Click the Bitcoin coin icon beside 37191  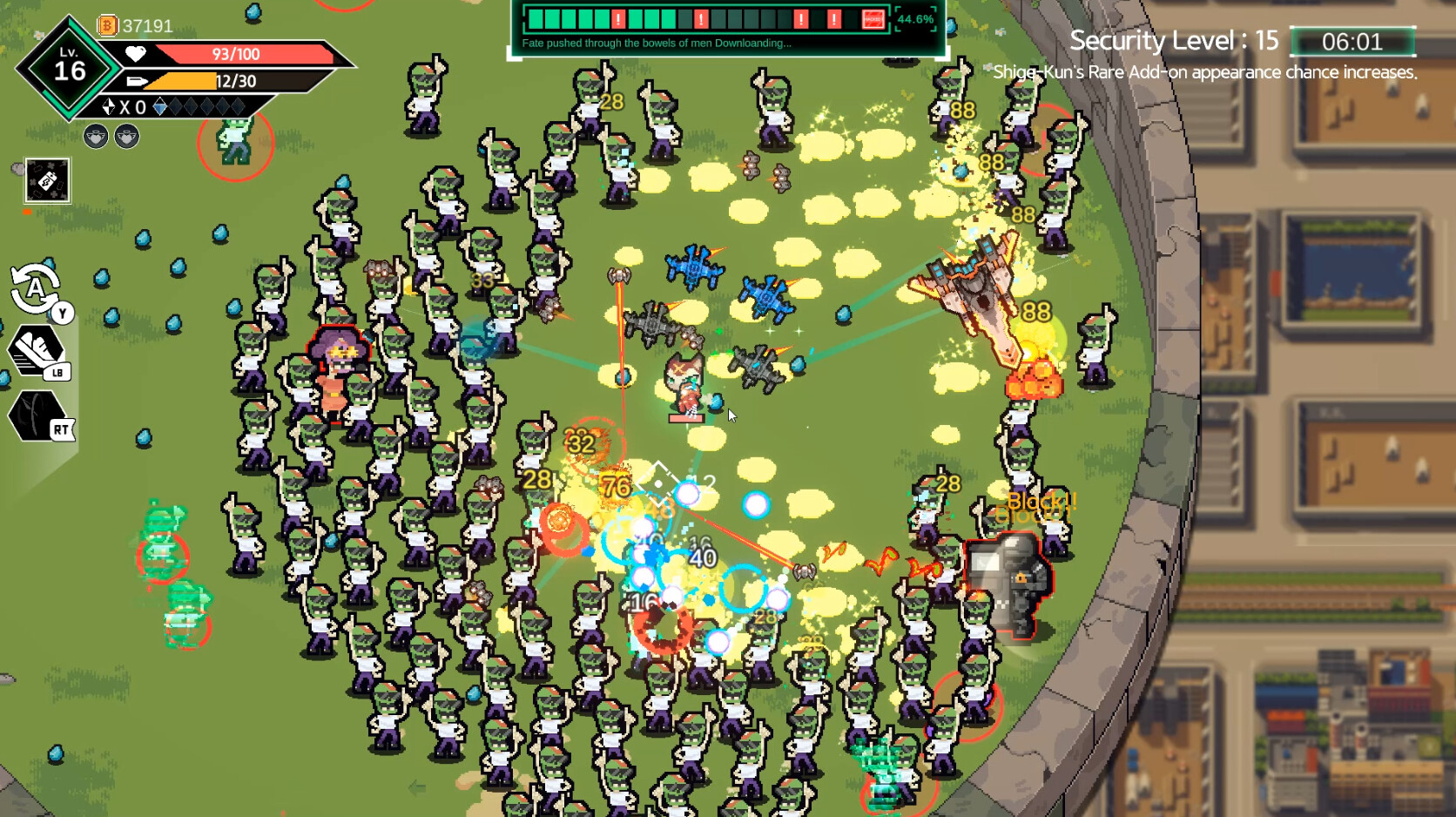click(x=107, y=25)
